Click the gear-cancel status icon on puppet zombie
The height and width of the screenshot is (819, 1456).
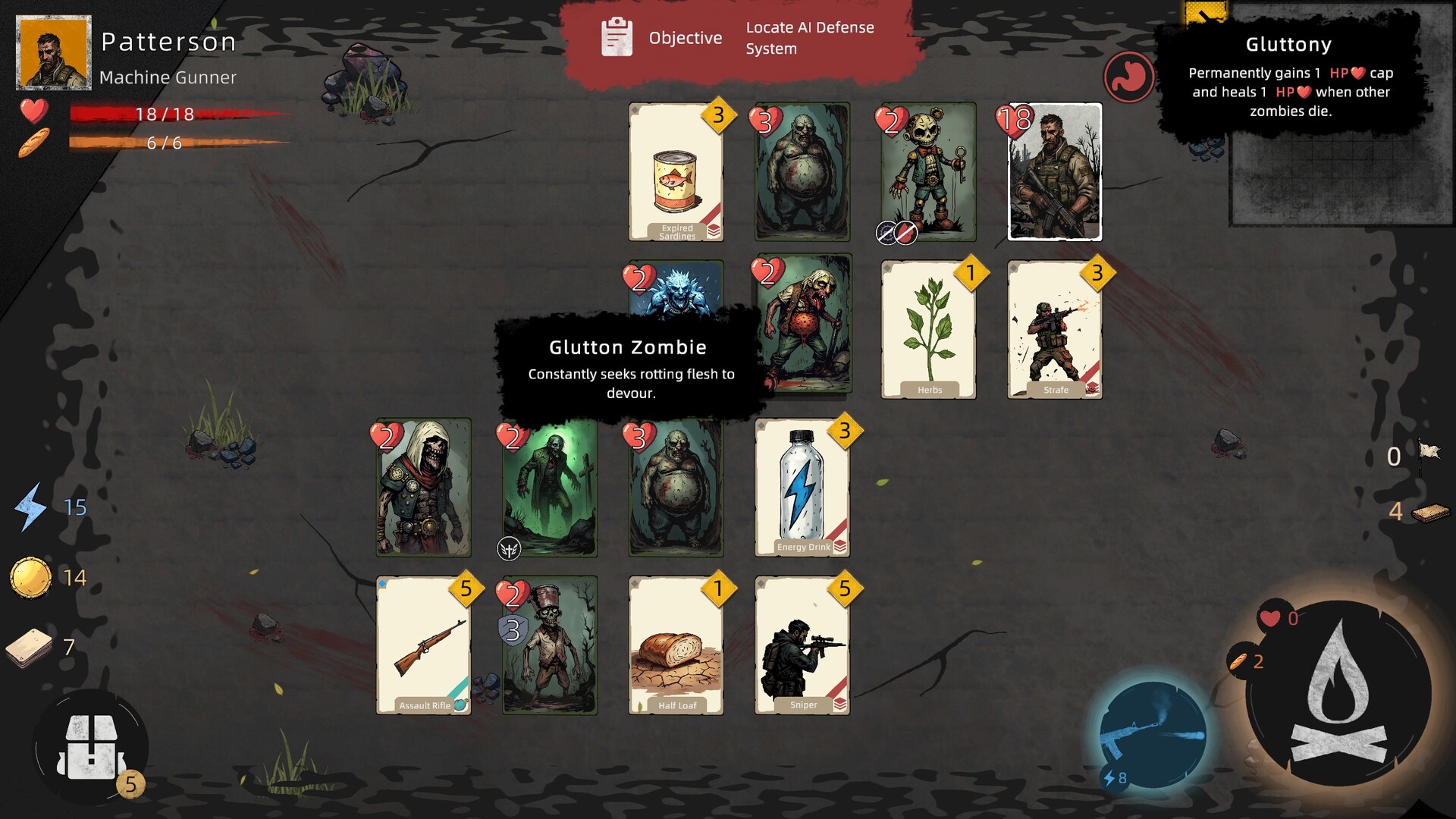(x=886, y=233)
